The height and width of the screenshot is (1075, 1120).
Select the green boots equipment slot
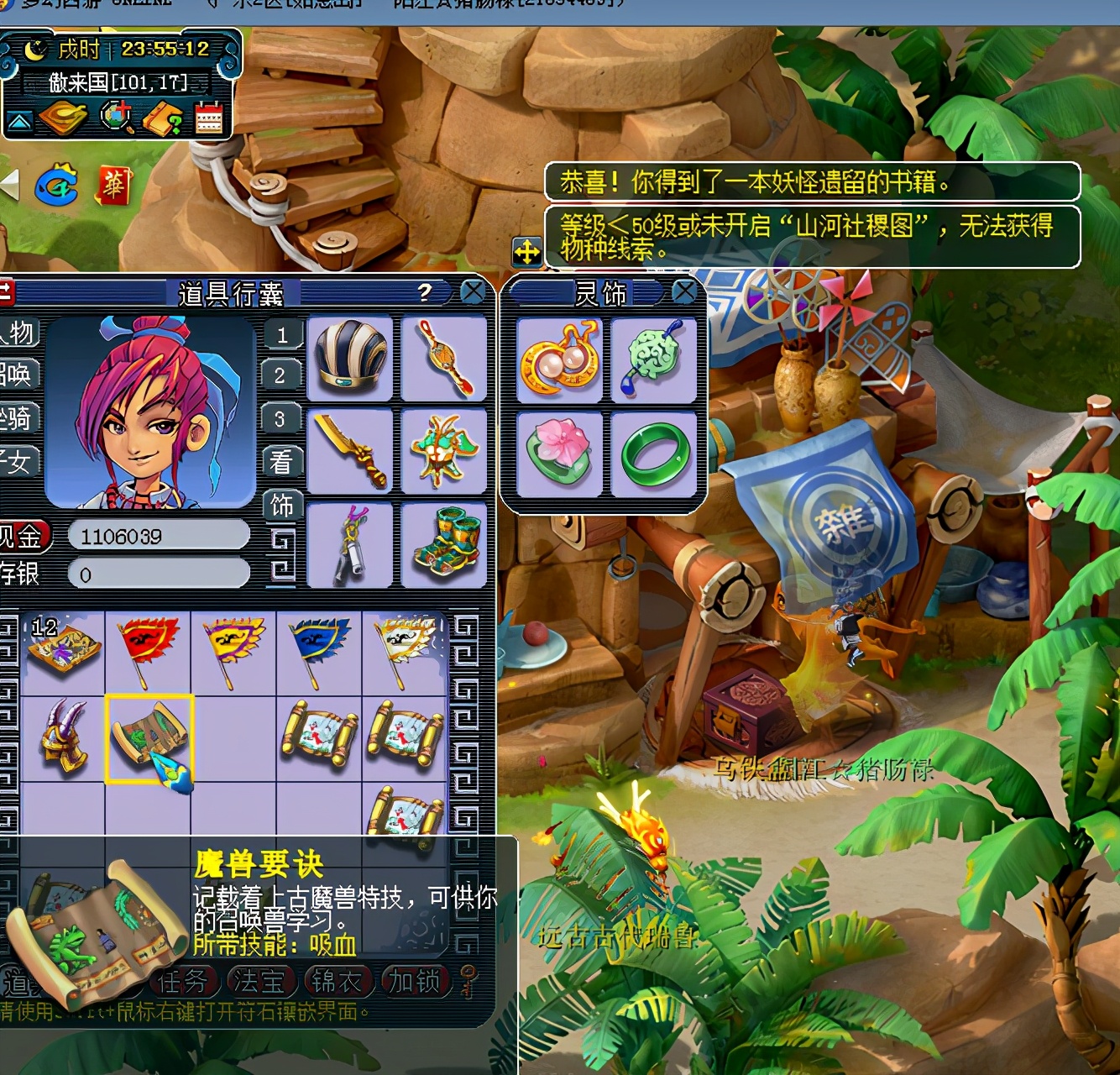pyautogui.click(x=444, y=544)
